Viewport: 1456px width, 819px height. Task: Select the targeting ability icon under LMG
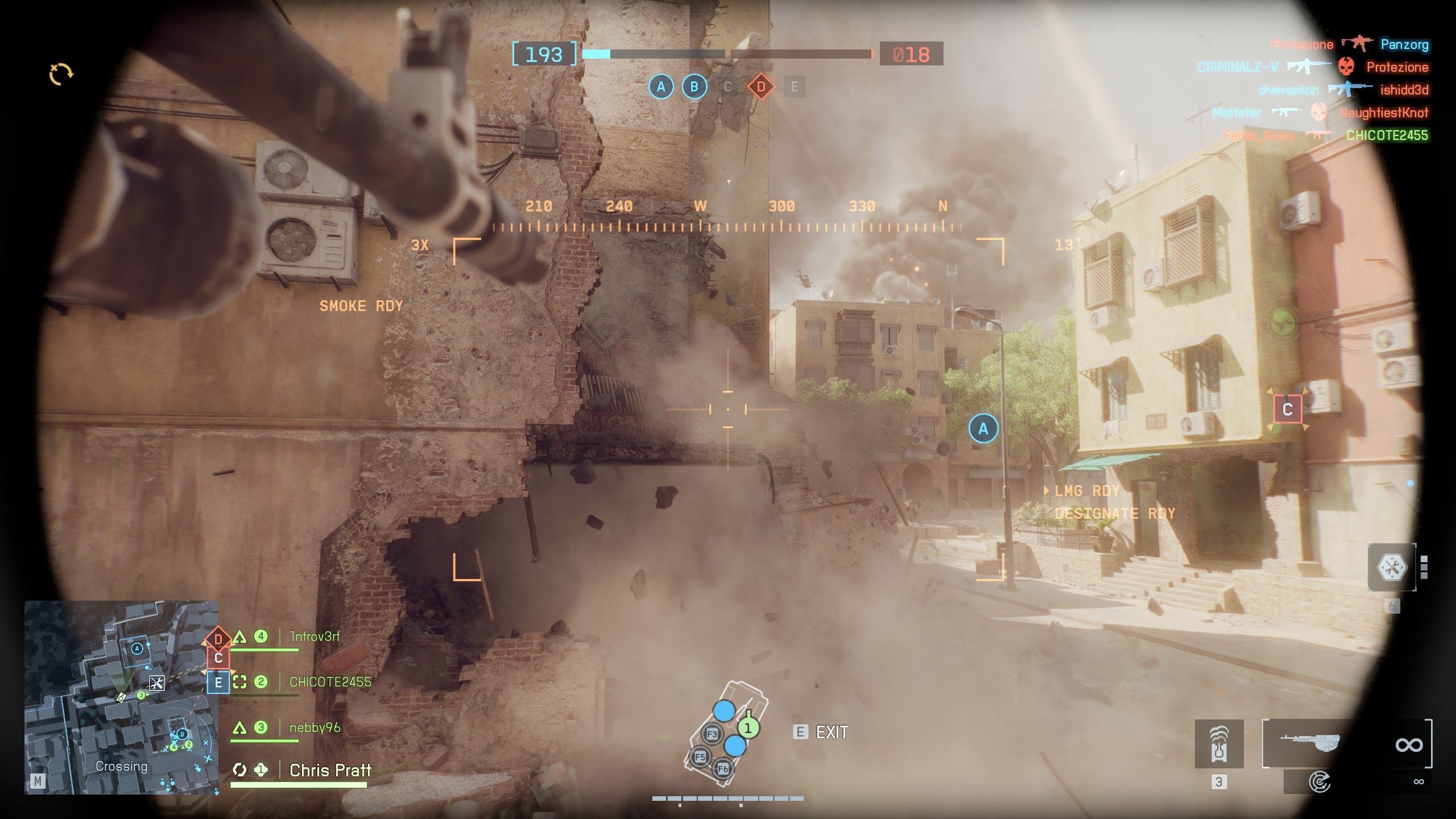[1319, 782]
